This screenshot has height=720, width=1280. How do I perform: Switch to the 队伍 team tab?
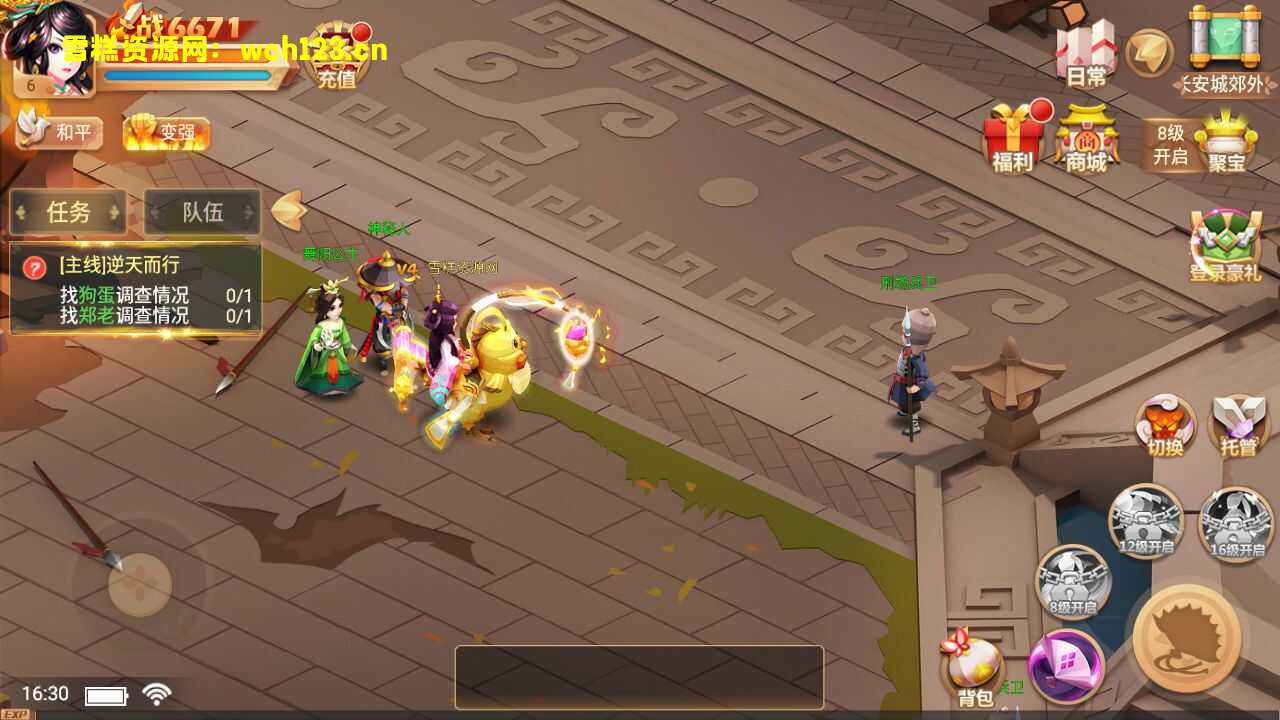click(x=202, y=212)
